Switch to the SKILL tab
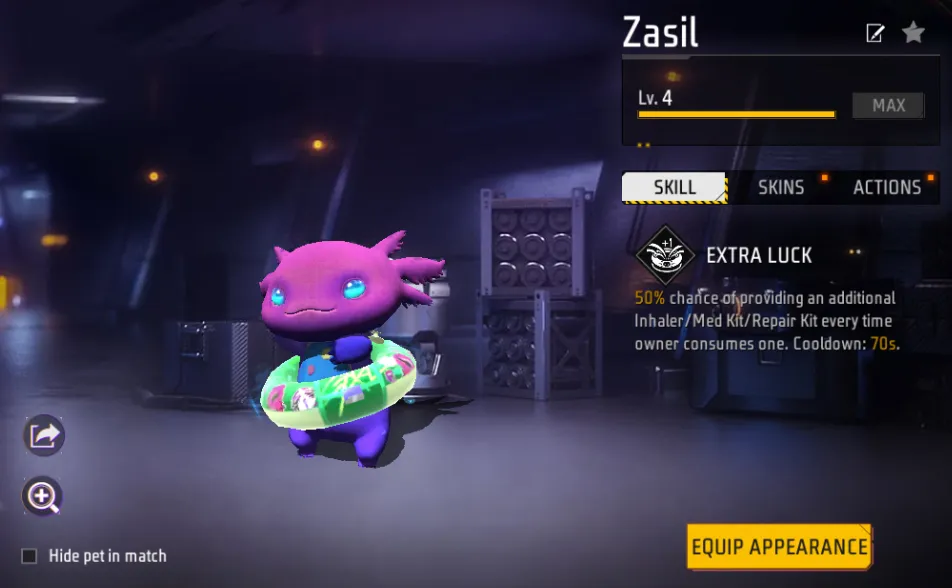This screenshot has width=952, height=588. [674, 187]
